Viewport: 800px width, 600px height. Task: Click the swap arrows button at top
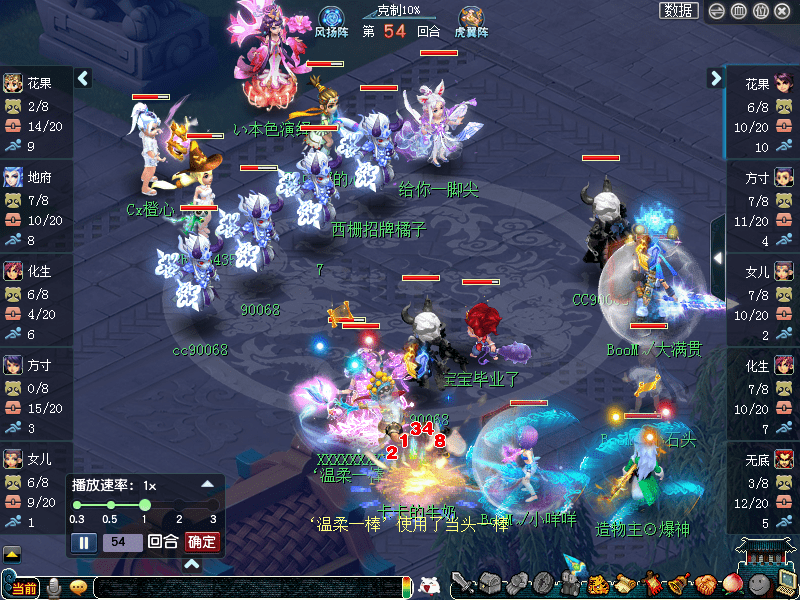[x=716, y=11]
